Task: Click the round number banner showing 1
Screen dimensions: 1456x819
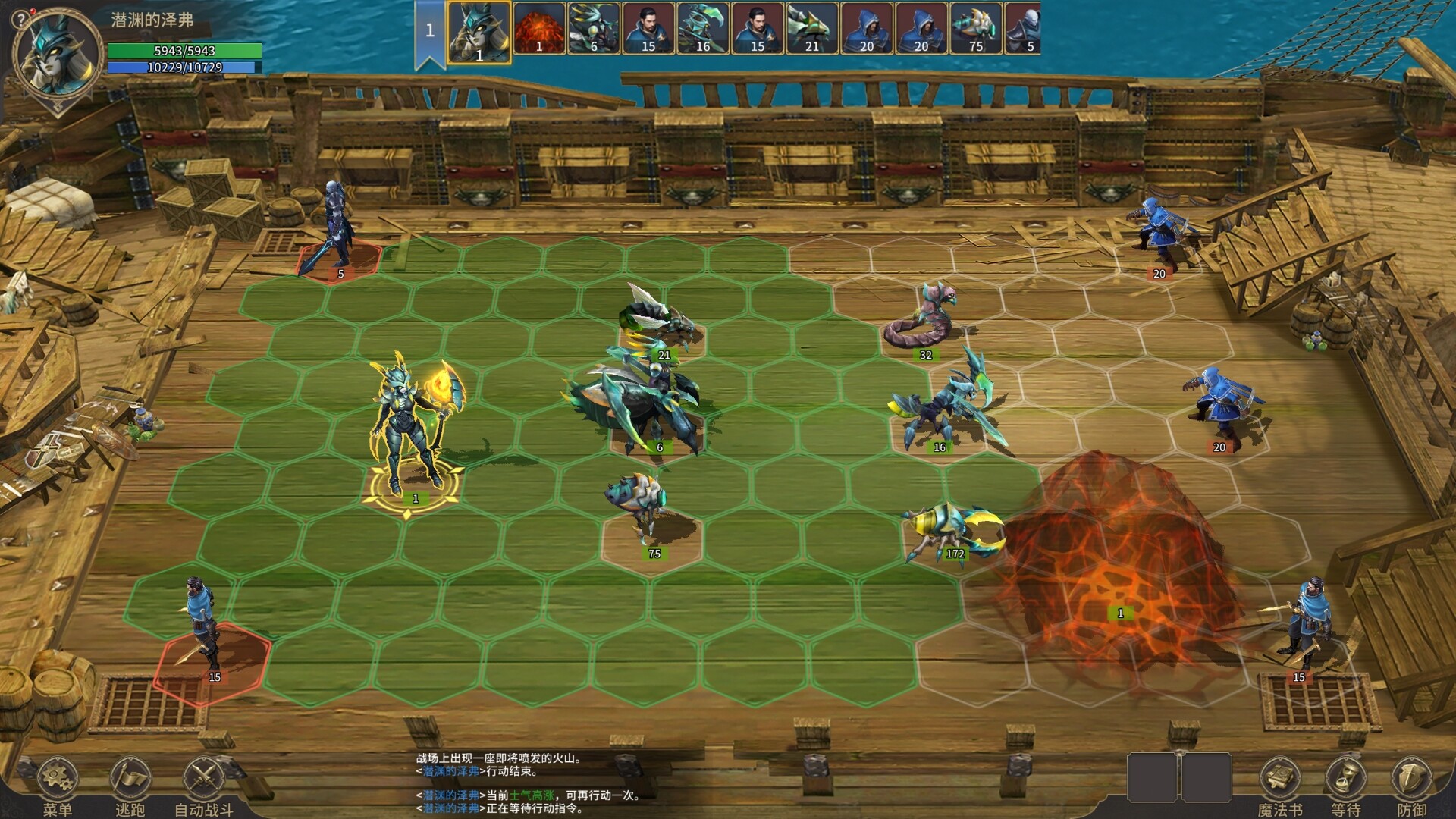Action: (428, 29)
